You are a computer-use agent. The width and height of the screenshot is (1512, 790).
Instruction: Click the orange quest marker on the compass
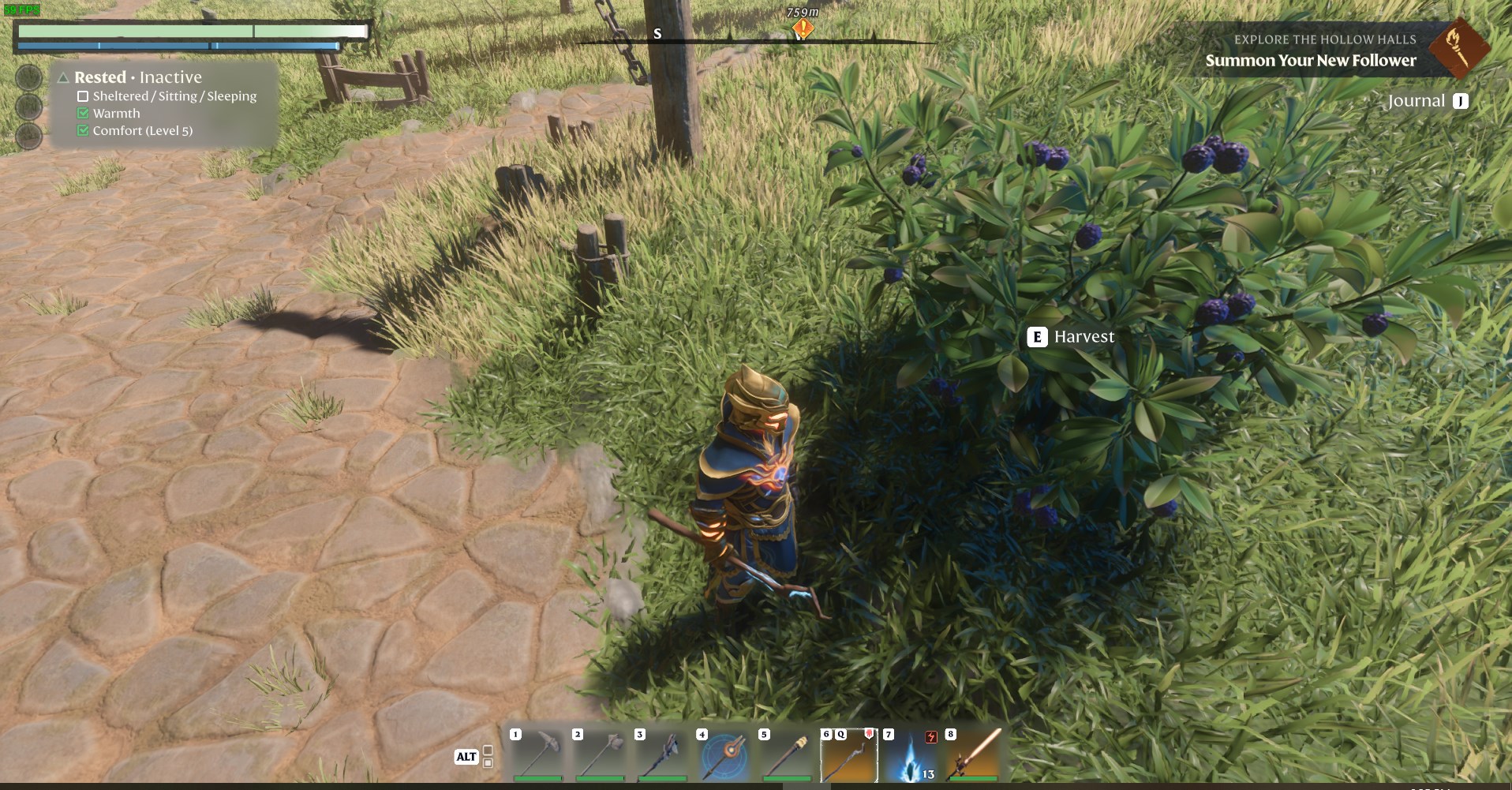click(803, 30)
